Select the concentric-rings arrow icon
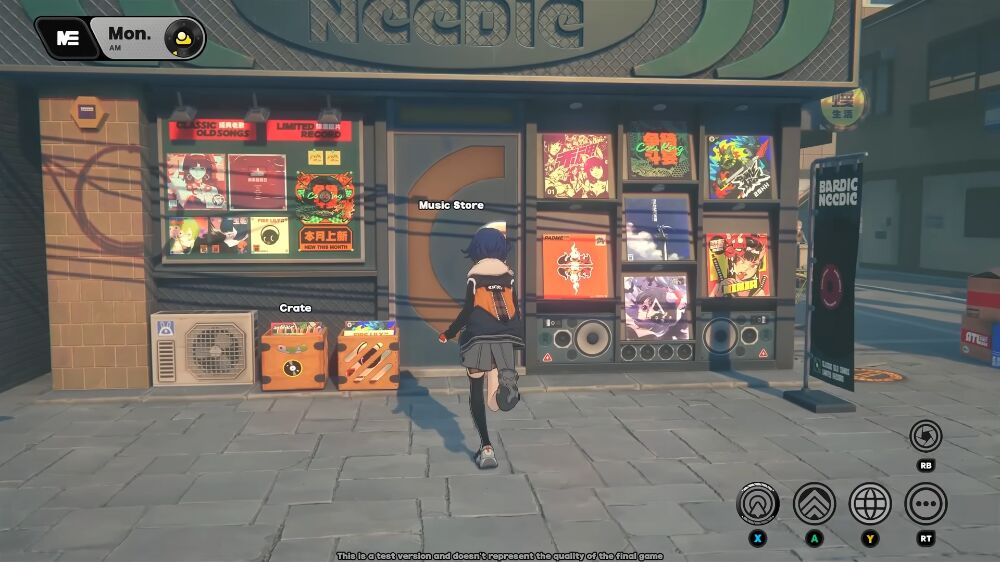 point(758,503)
